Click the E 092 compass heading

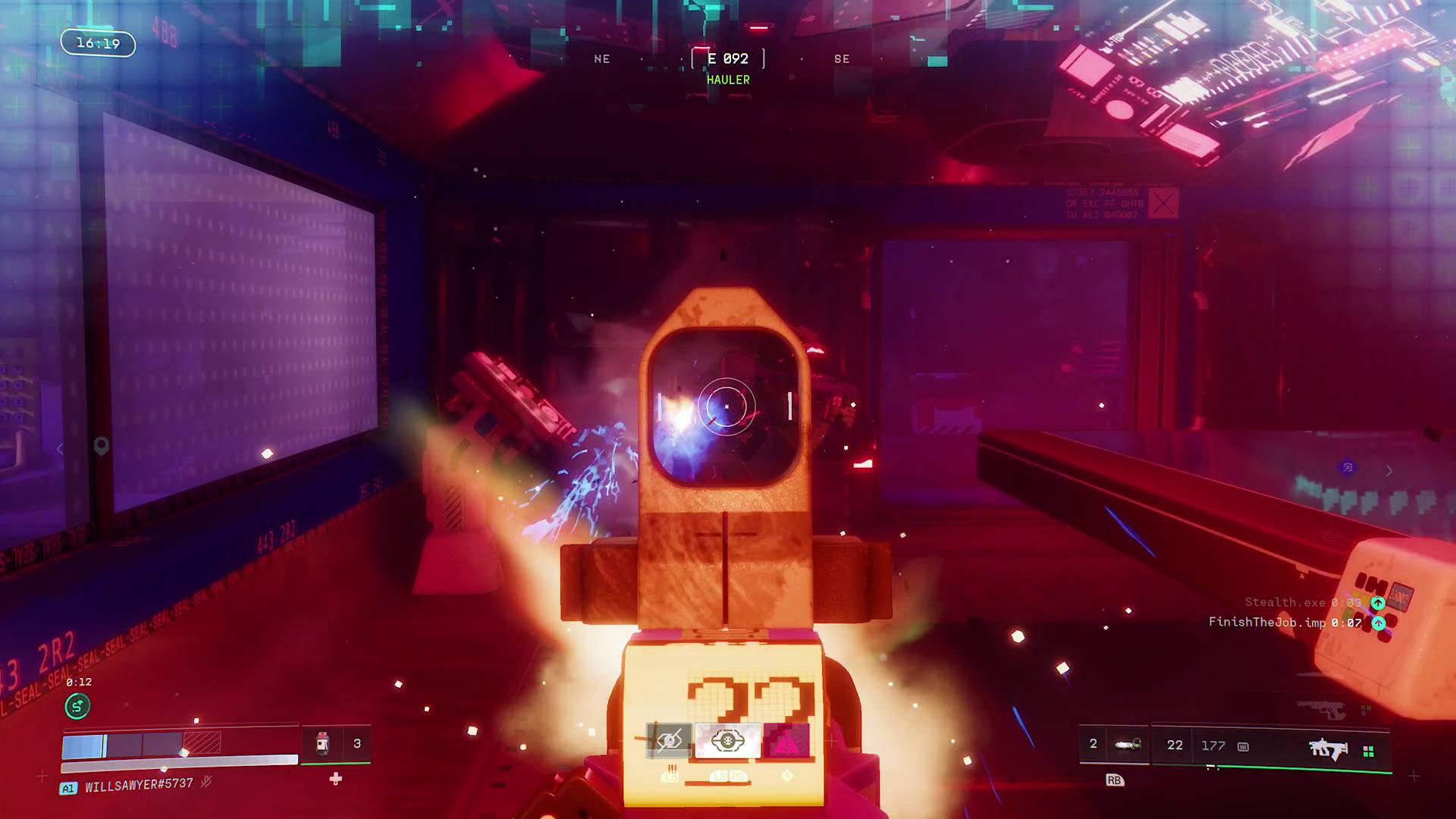[726, 58]
